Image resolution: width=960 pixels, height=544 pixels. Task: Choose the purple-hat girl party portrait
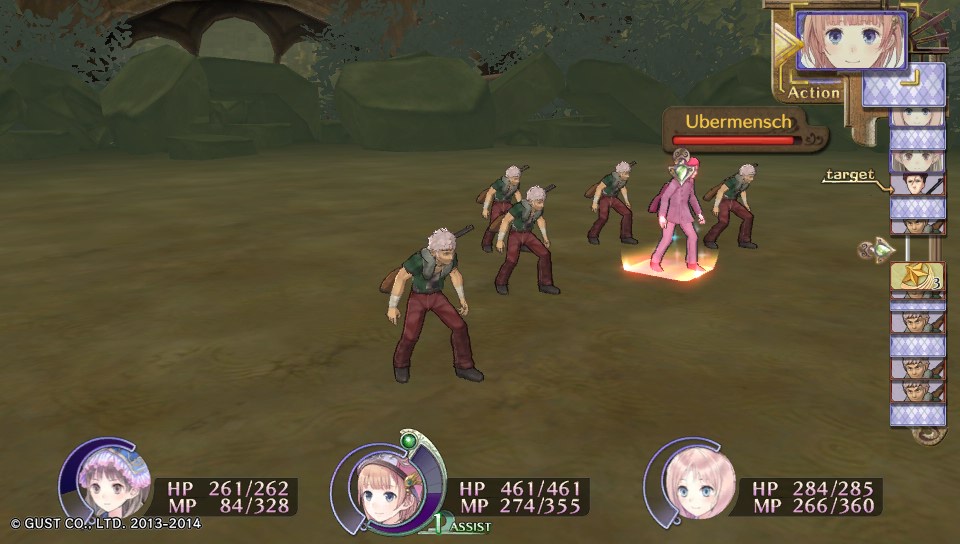pos(106,484)
